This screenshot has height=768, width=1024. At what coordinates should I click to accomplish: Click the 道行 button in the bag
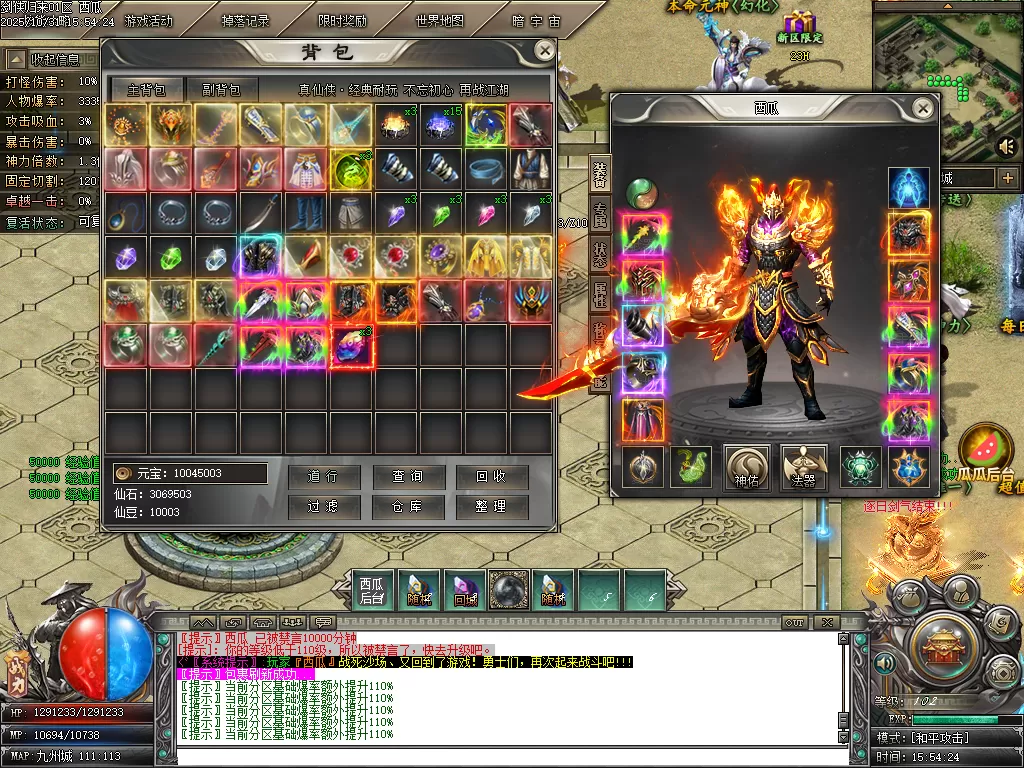tap(323, 477)
